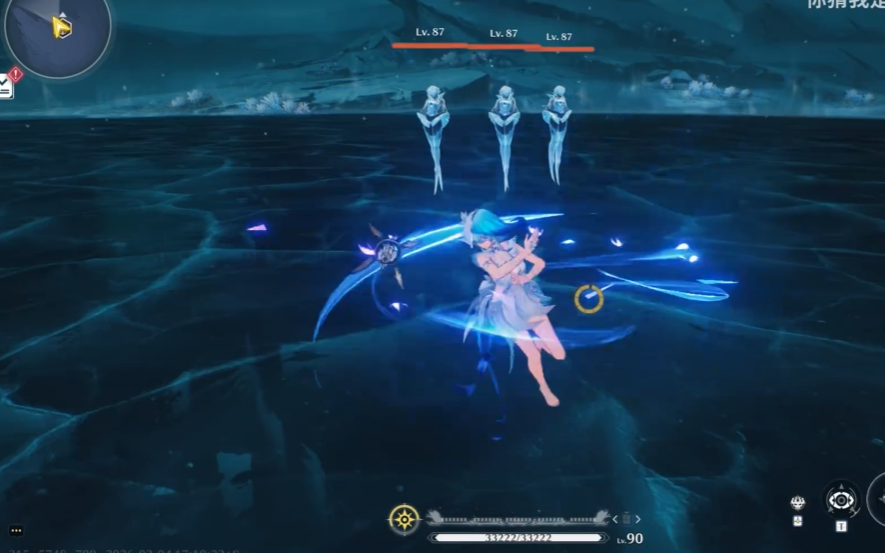Screen dimensions: 885x553
Task: Click the right arrow beside the item slot
Action: (638, 519)
